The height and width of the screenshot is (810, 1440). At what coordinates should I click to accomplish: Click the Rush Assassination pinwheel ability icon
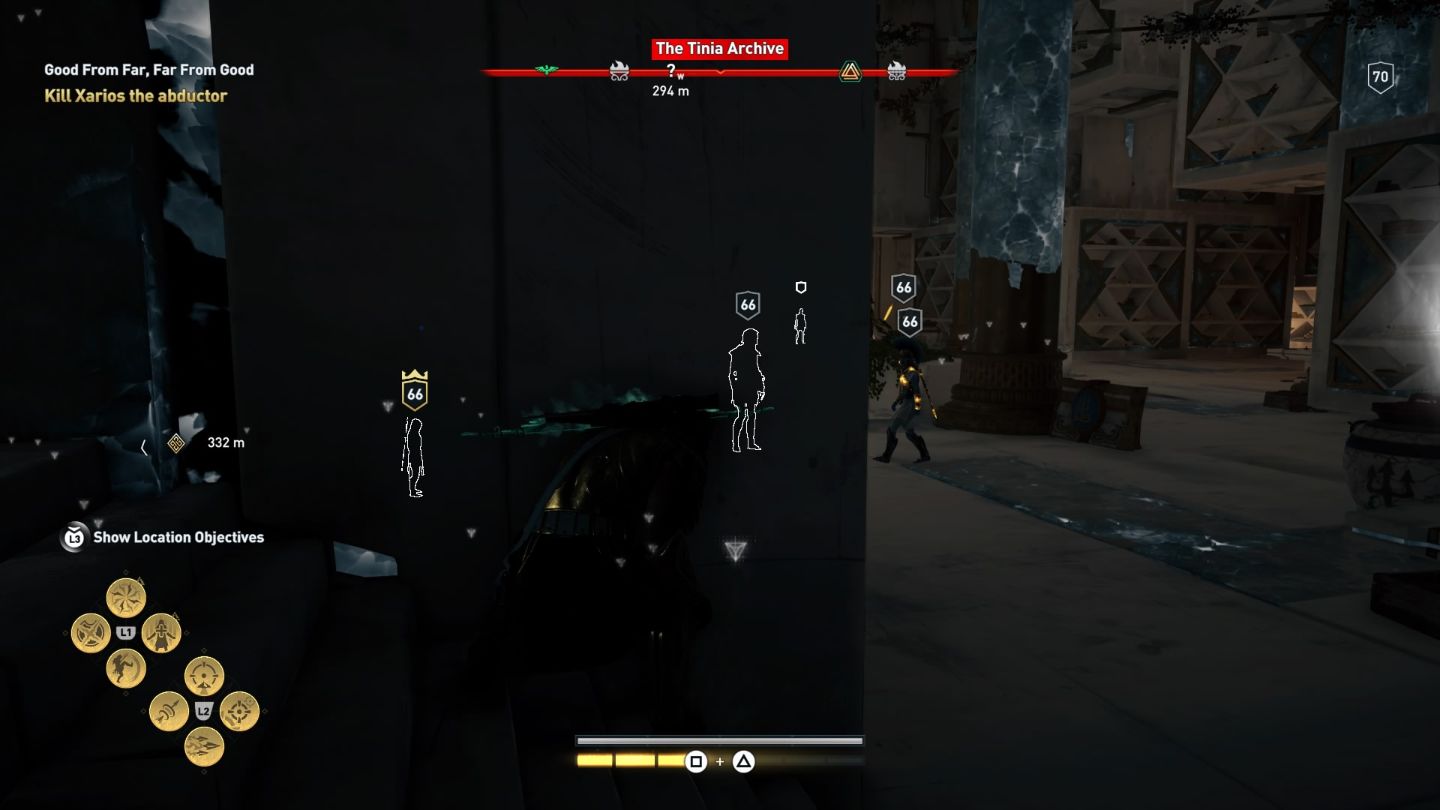tap(127, 597)
